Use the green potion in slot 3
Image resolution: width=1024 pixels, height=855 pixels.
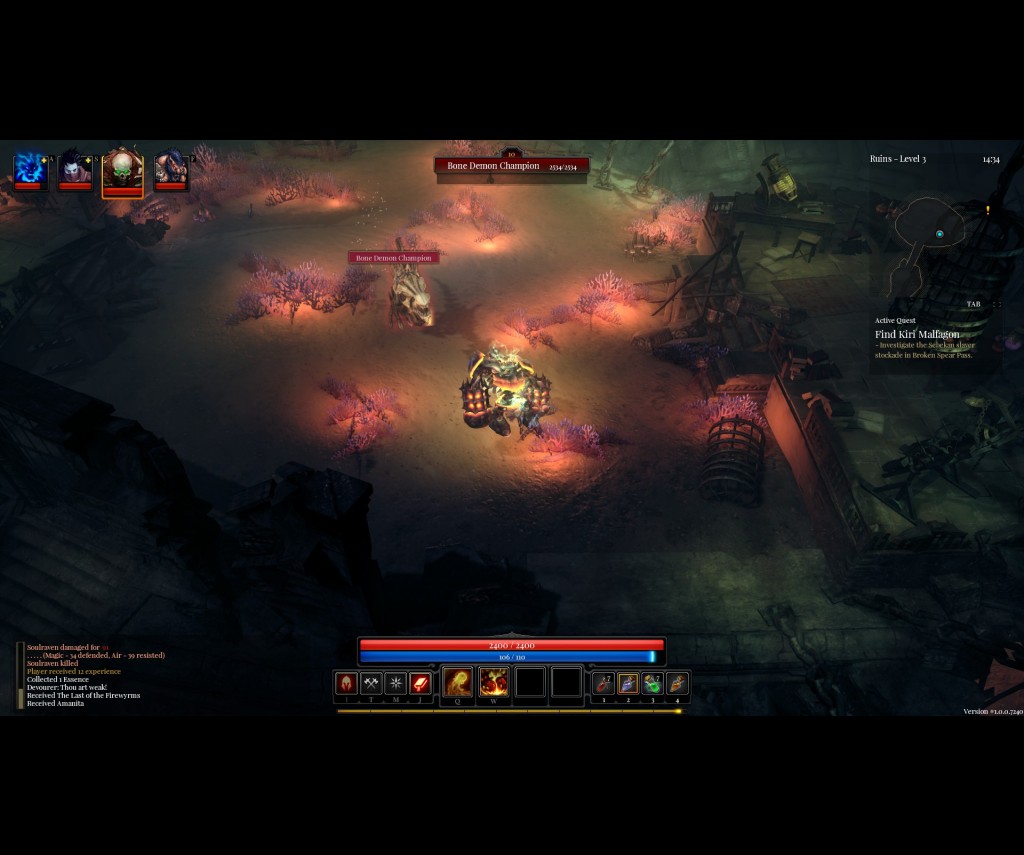coord(653,684)
